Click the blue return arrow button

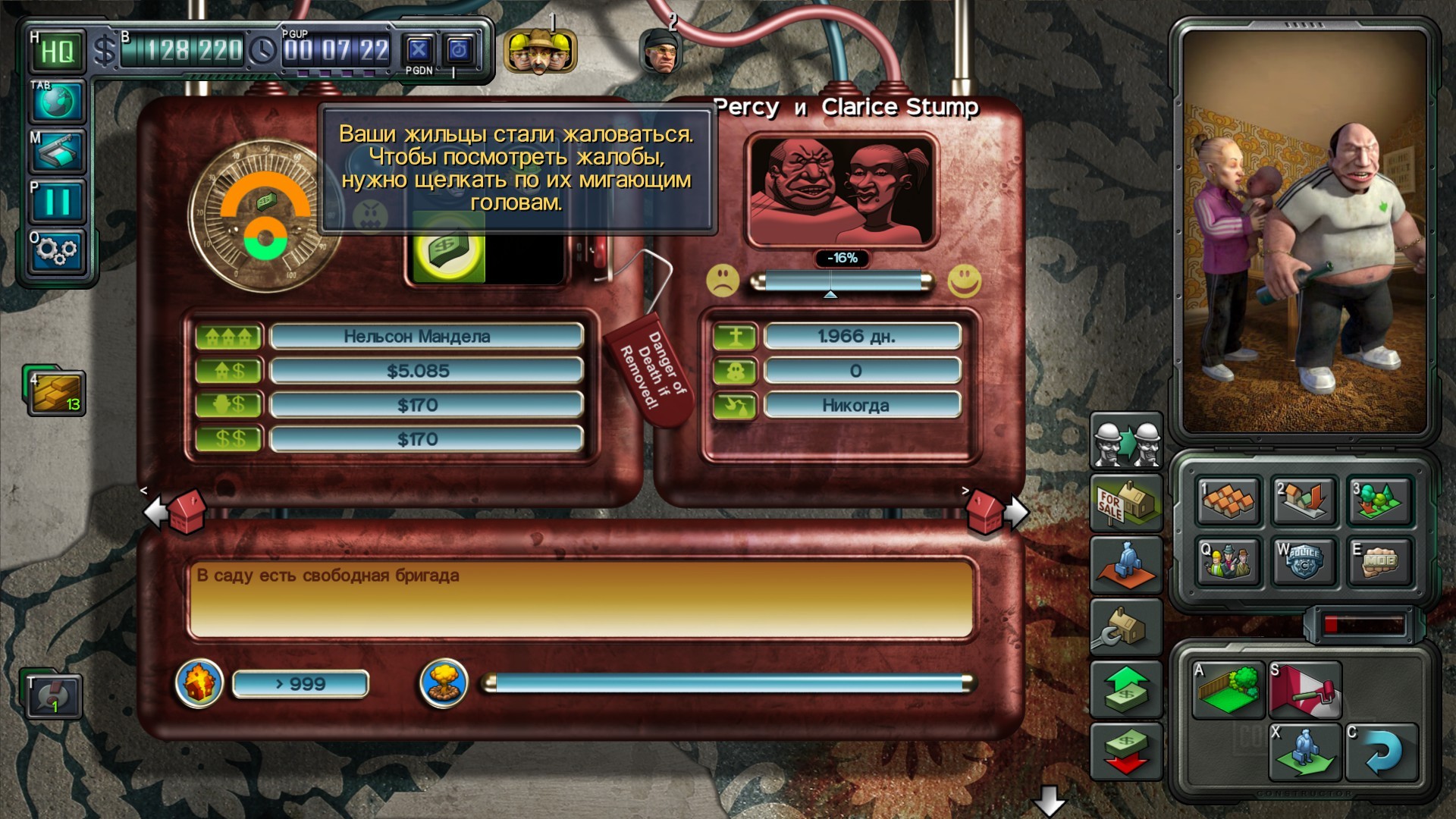1381,753
